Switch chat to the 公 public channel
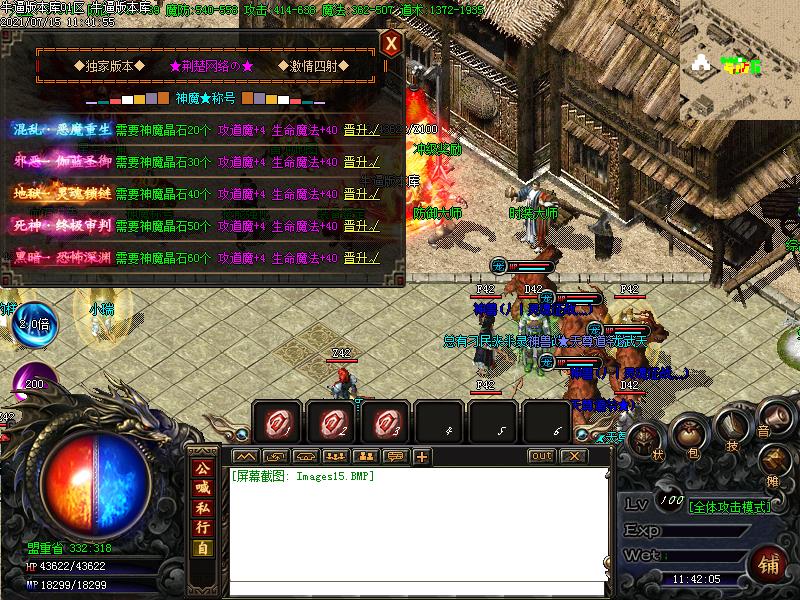The image size is (800, 600). (x=203, y=466)
